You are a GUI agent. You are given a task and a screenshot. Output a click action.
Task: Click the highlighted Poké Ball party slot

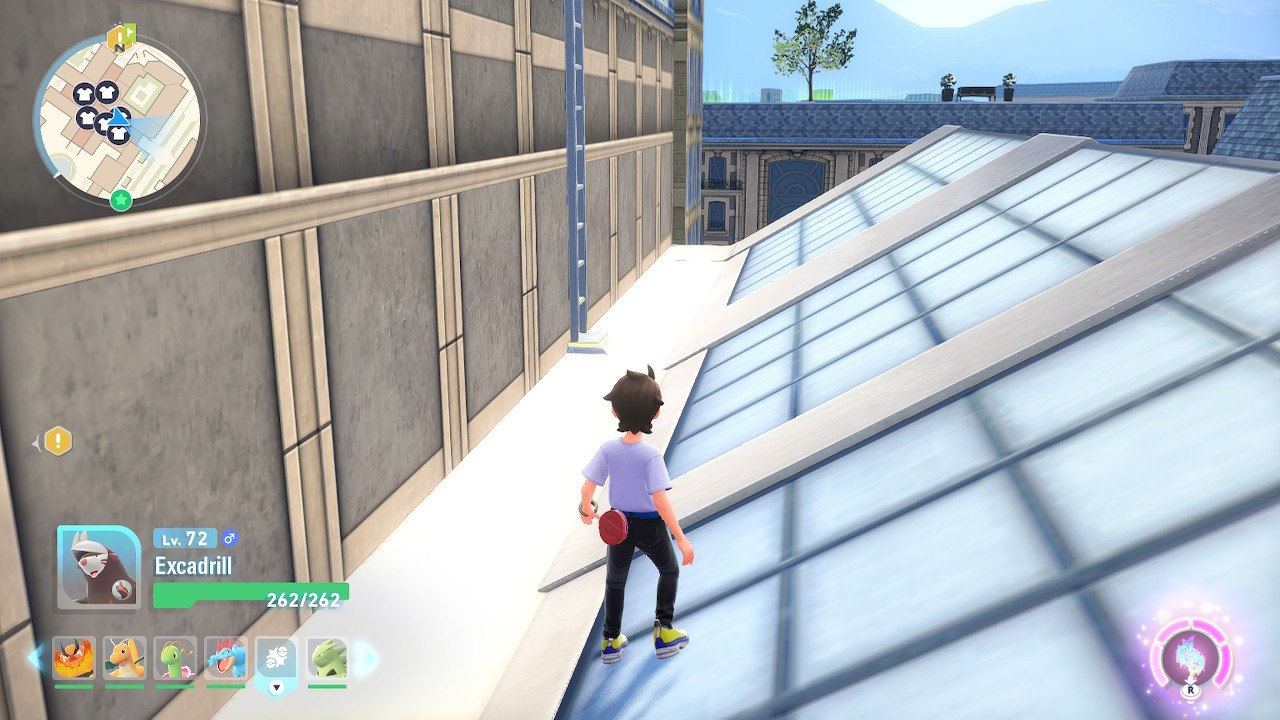point(277,658)
